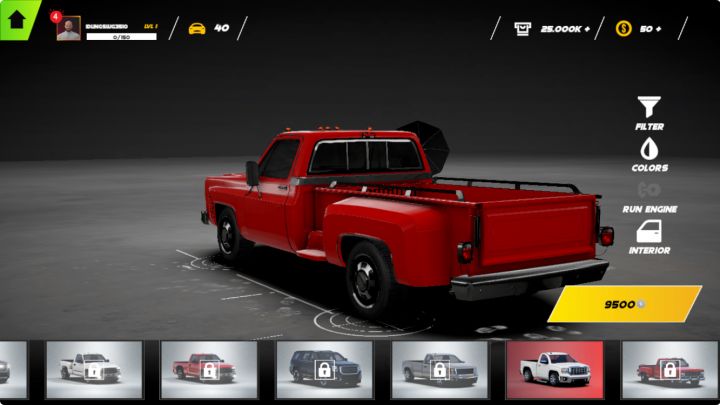The height and width of the screenshot is (405, 720).
Task: Run the truck engine
Action: point(649,194)
